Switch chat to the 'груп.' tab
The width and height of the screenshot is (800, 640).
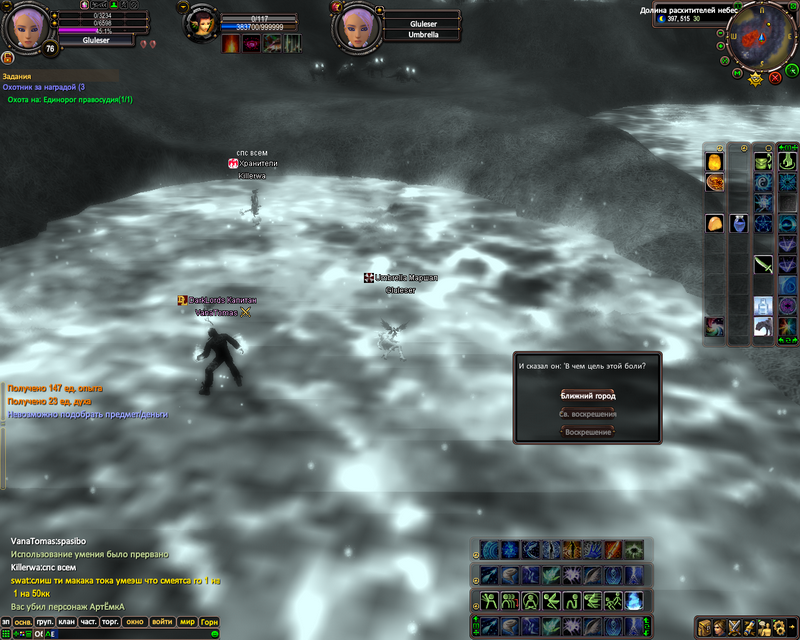pyautogui.click(x=45, y=621)
